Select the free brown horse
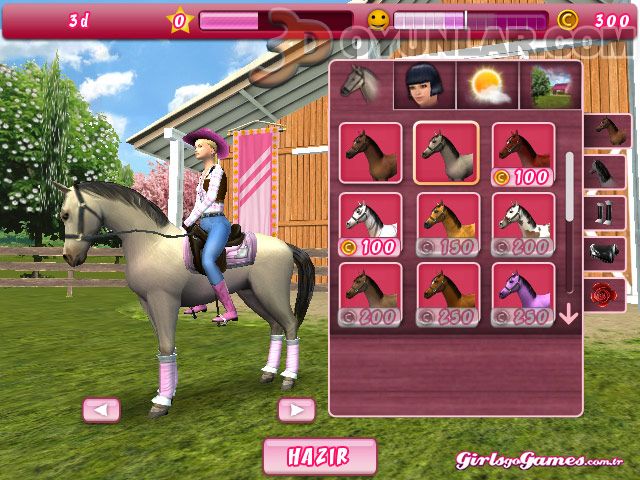 370,152
